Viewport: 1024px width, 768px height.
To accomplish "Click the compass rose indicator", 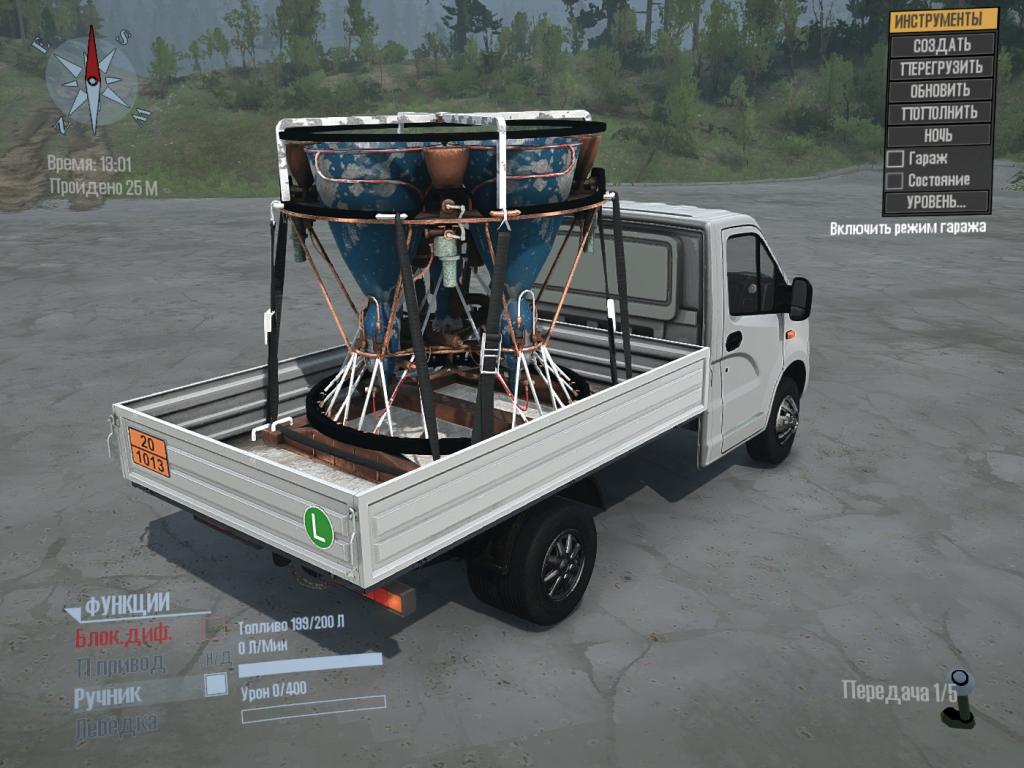I will coord(91,81).
